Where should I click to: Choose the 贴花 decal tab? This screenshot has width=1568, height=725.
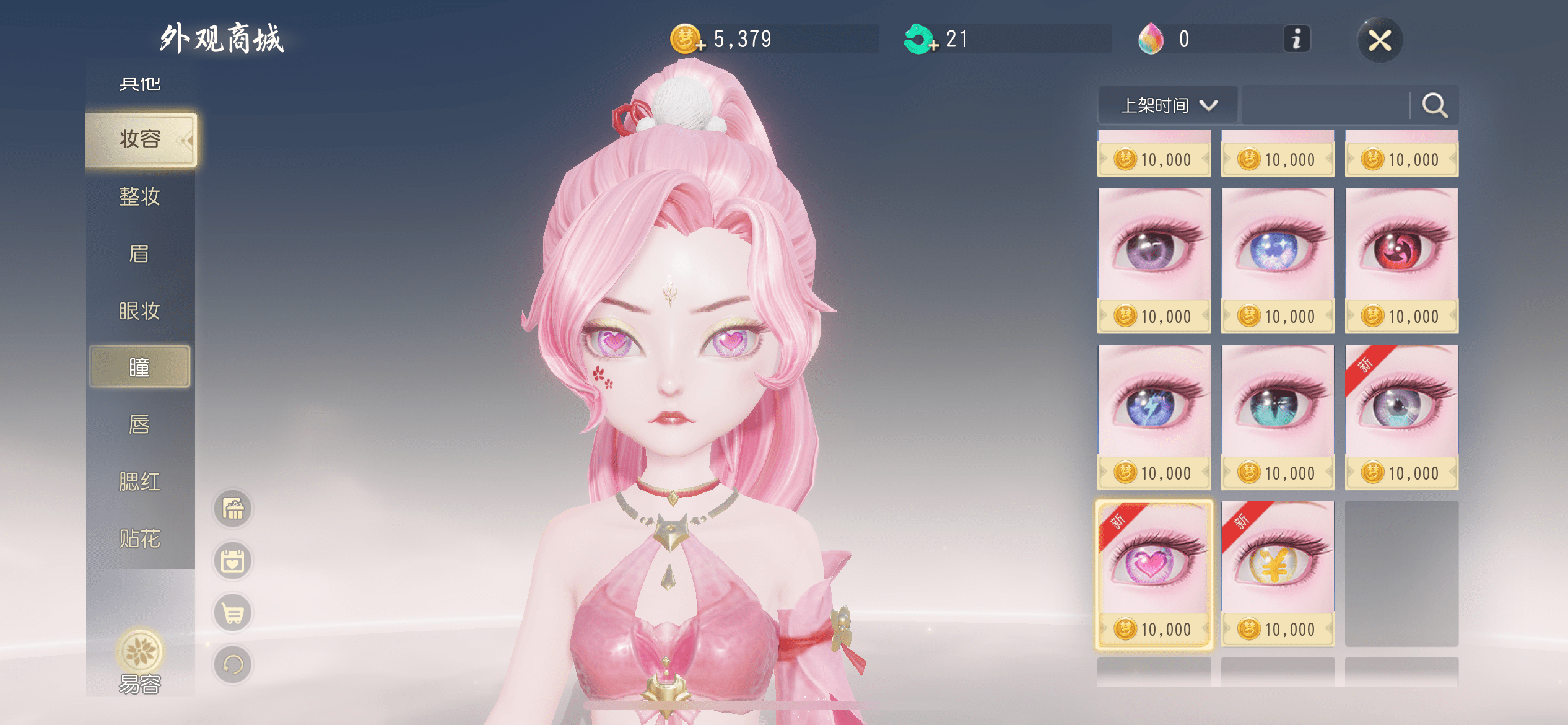pyautogui.click(x=140, y=538)
